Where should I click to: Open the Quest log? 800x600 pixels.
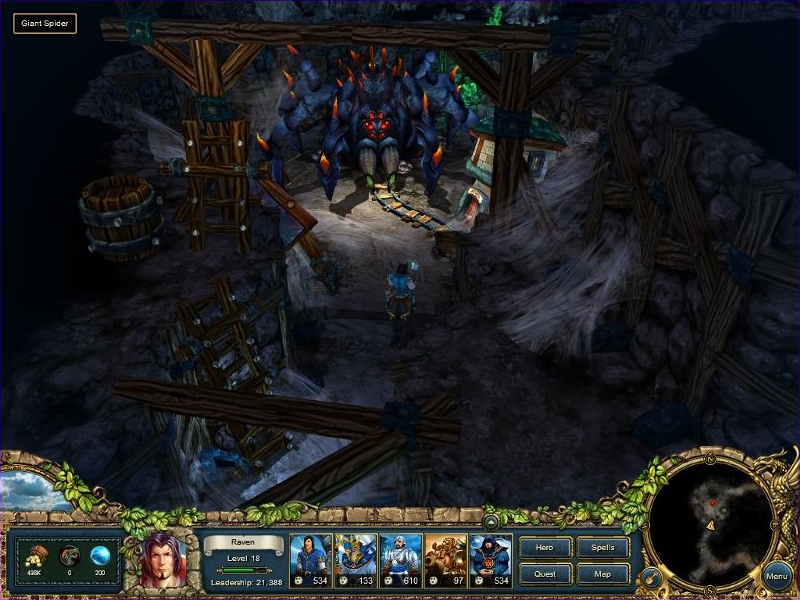click(x=545, y=574)
